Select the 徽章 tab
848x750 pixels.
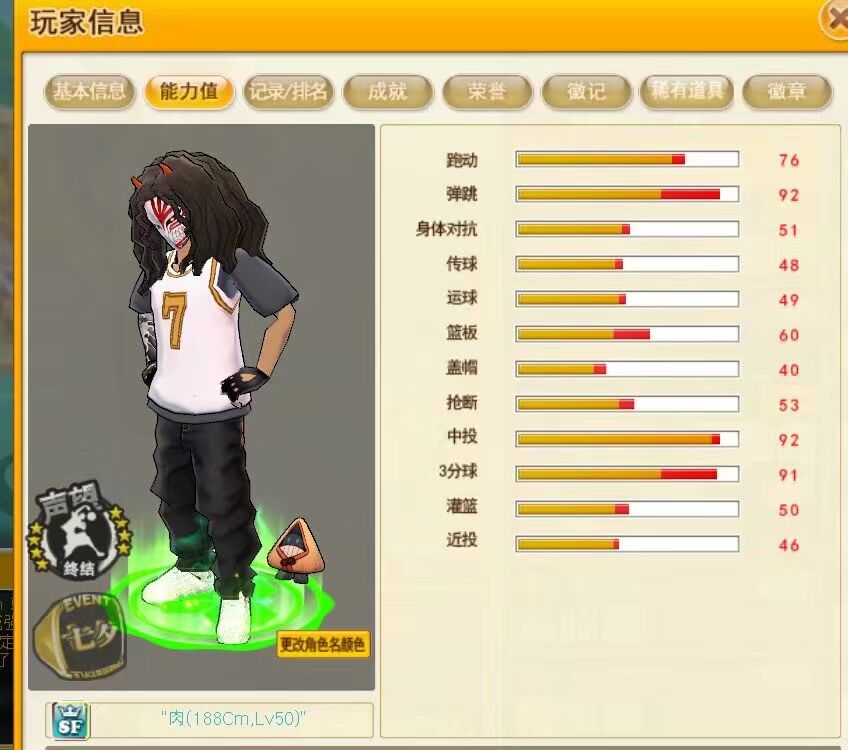click(x=786, y=92)
